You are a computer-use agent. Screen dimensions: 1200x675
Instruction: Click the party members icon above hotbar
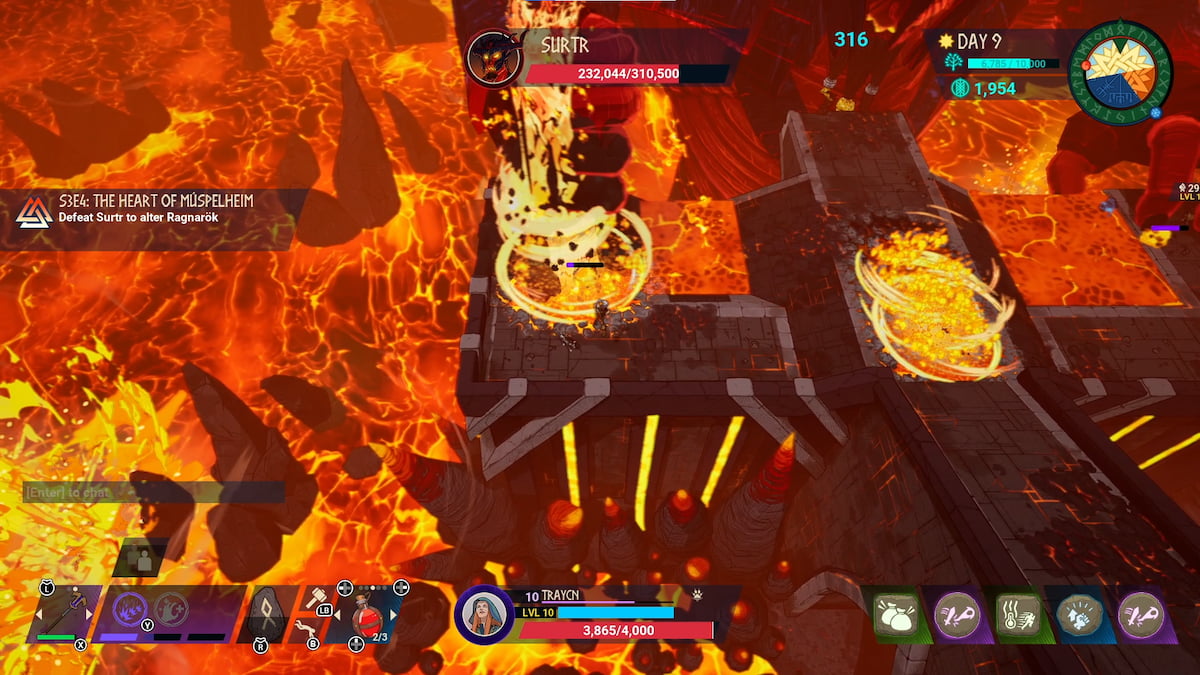[139, 559]
